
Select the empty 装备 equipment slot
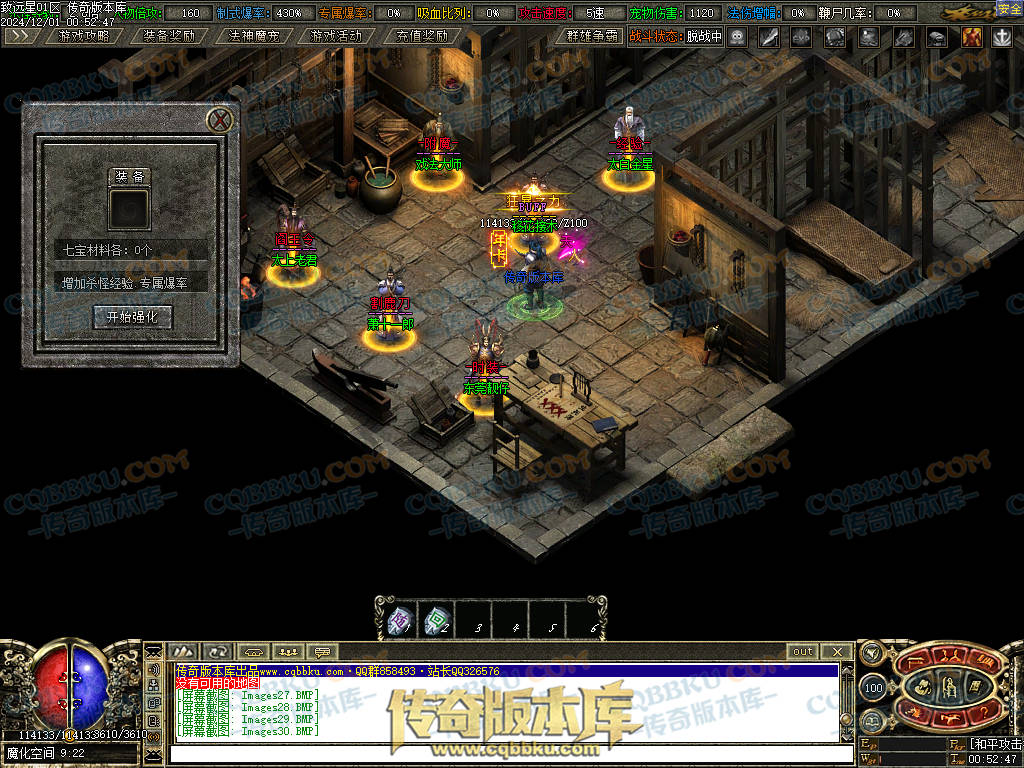click(130, 210)
